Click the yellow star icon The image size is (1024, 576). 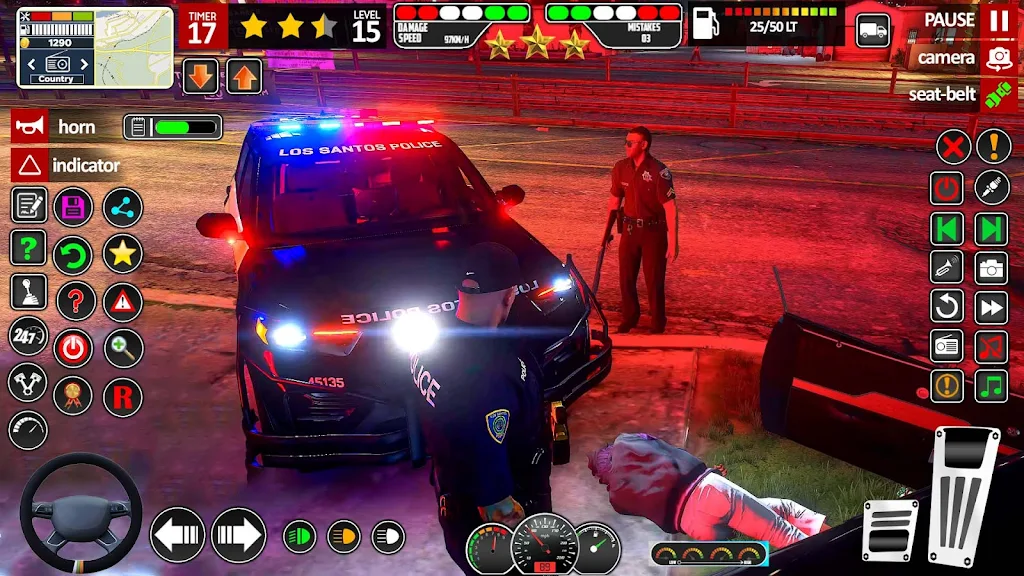[123, 254]
